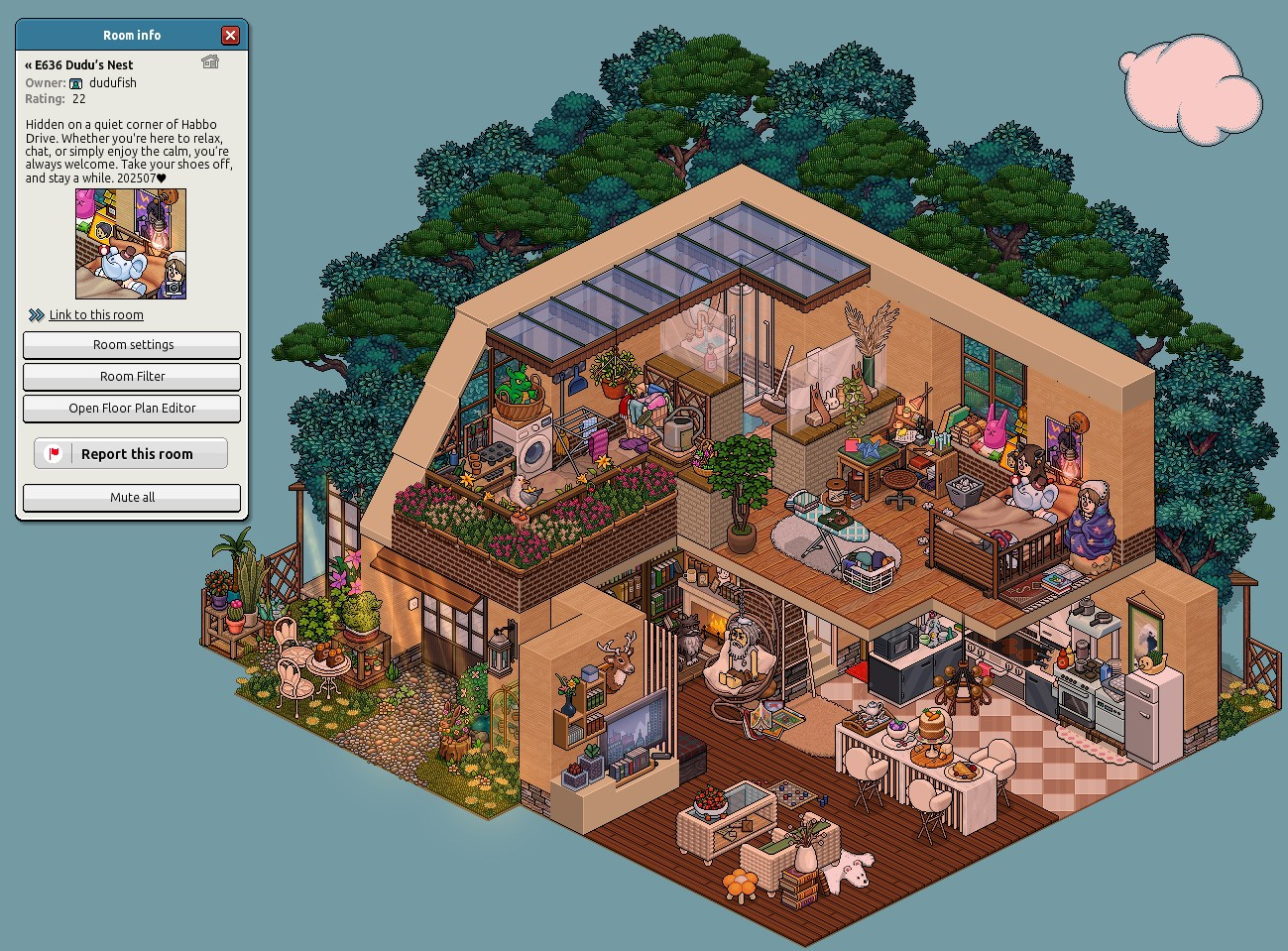This screenshot has height=951, width=1288.
Task: Launch the Open Floor Plan Editor
Action: pyautogui.click(x=132, y=409)
